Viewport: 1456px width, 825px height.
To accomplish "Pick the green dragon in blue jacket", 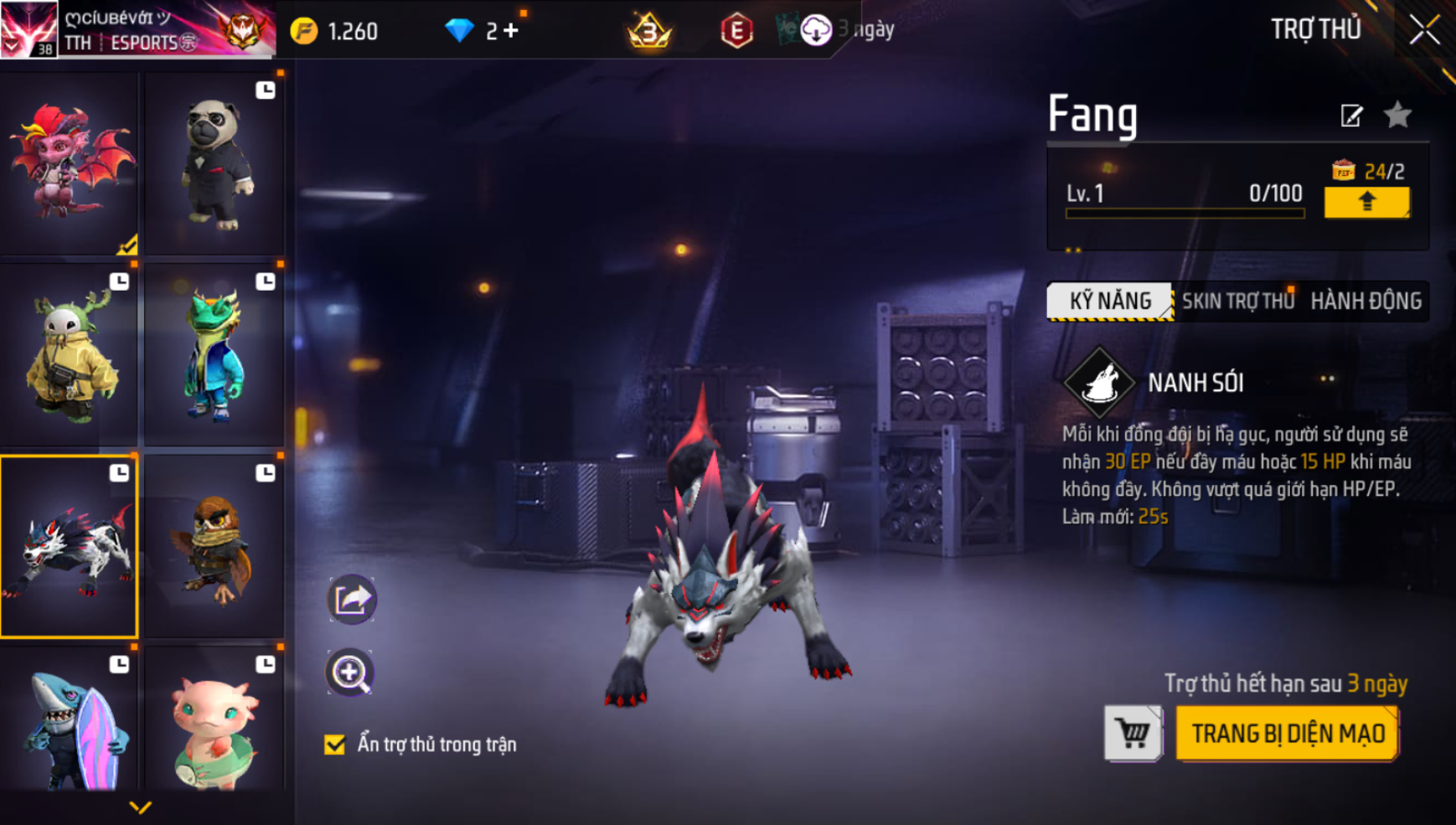I will tap(214, 354).
